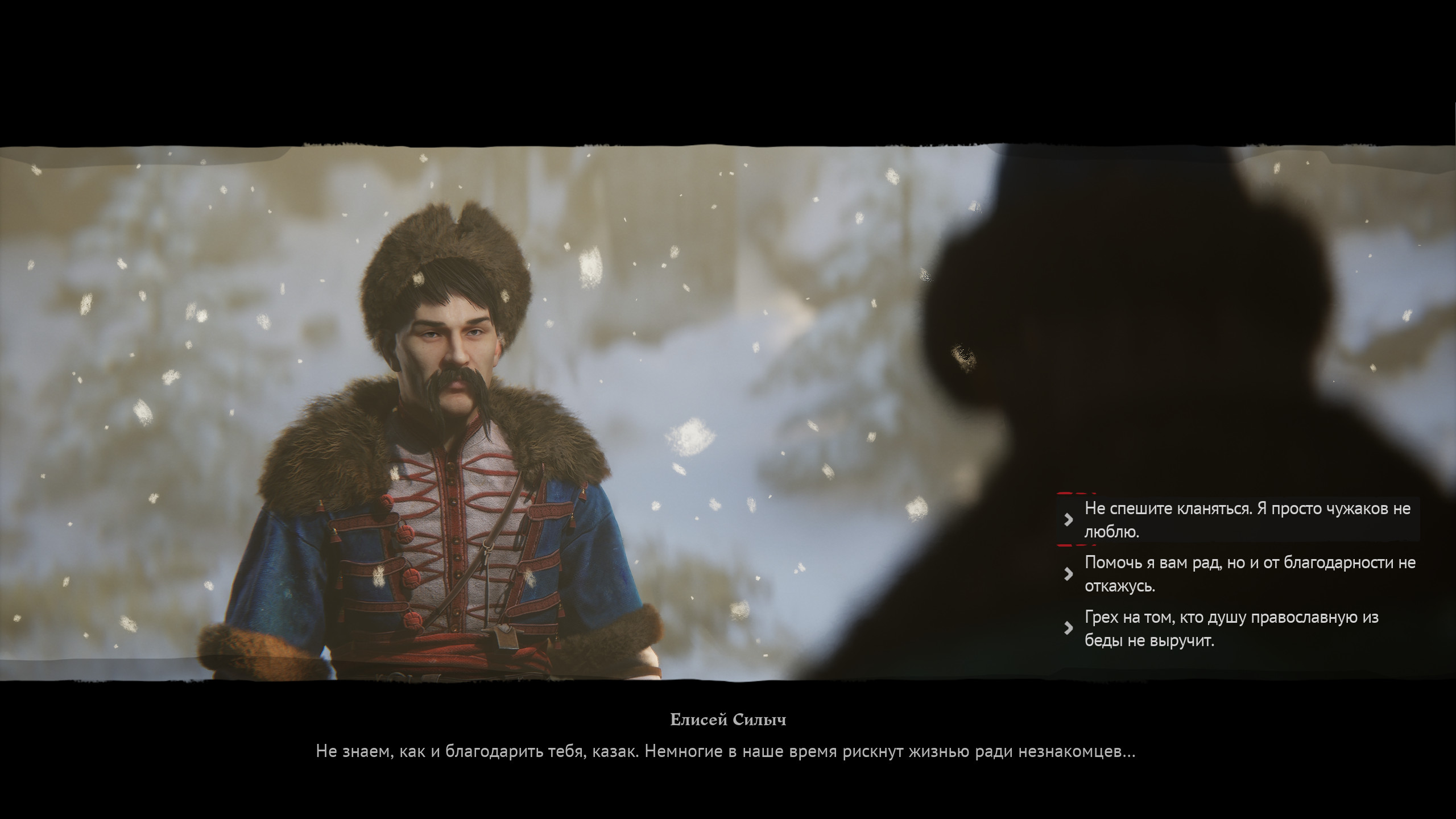
Task: Choose reply "Не спешите кланяться. Я просто чужаков не люблю."
Action: tap(1240, 520)
